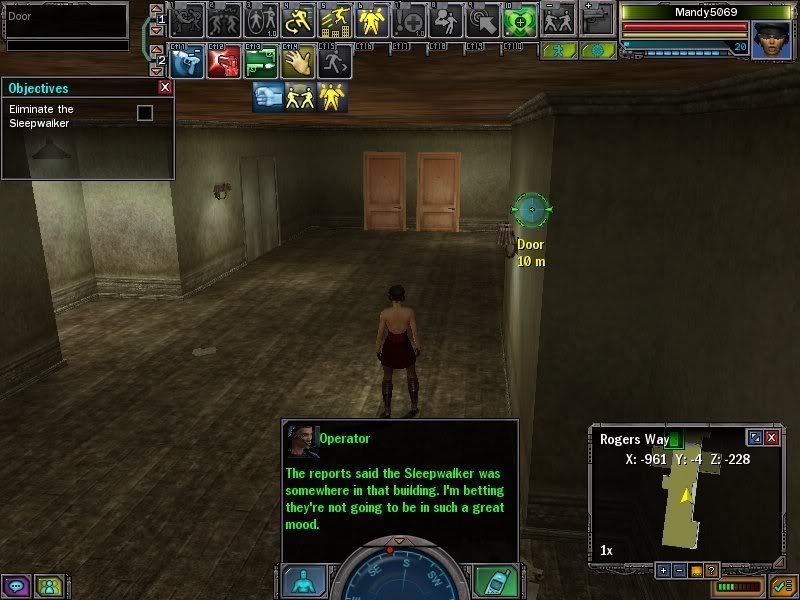The image size is (800, 600).
Task: Close the Objectives panel
Action: (165, 88)
